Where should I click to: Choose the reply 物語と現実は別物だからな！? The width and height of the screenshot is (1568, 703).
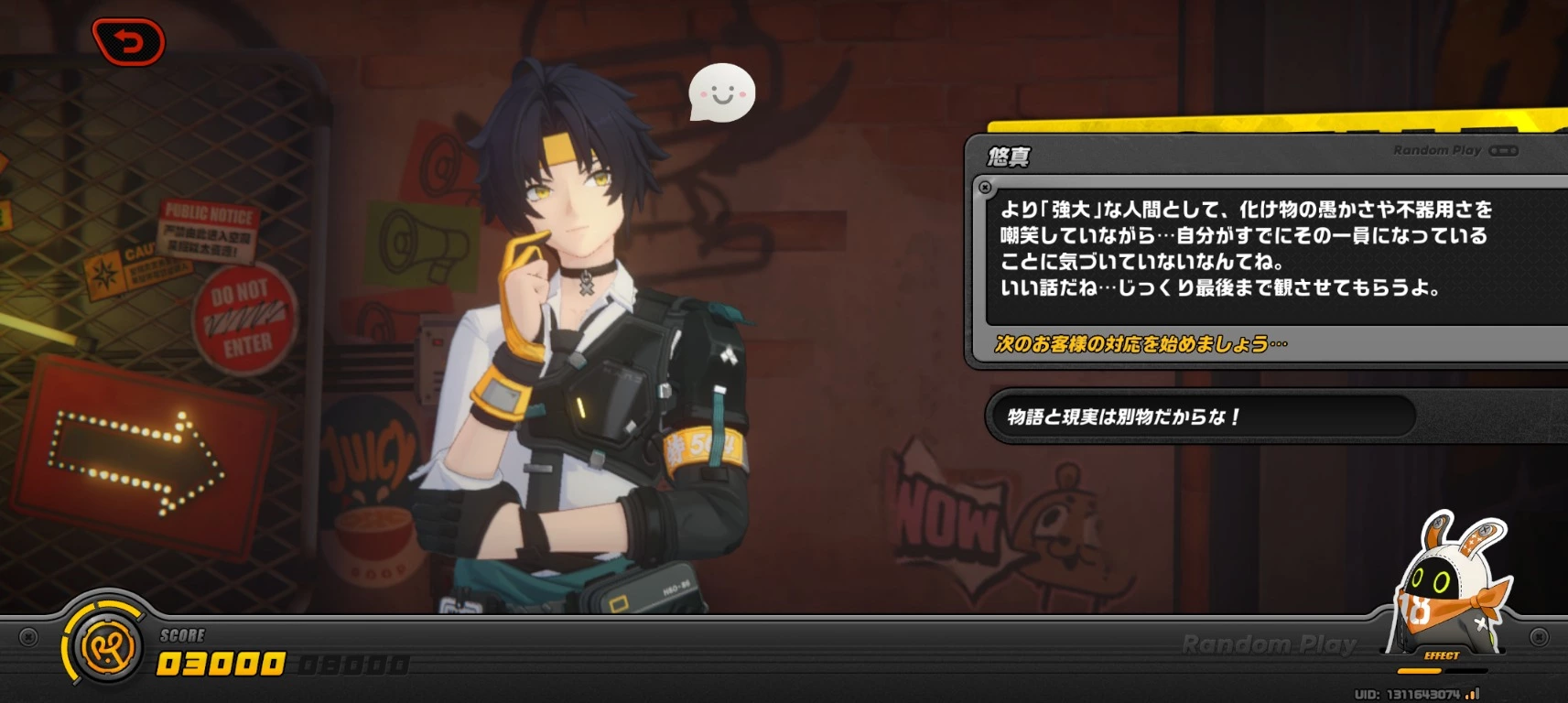1199,417
